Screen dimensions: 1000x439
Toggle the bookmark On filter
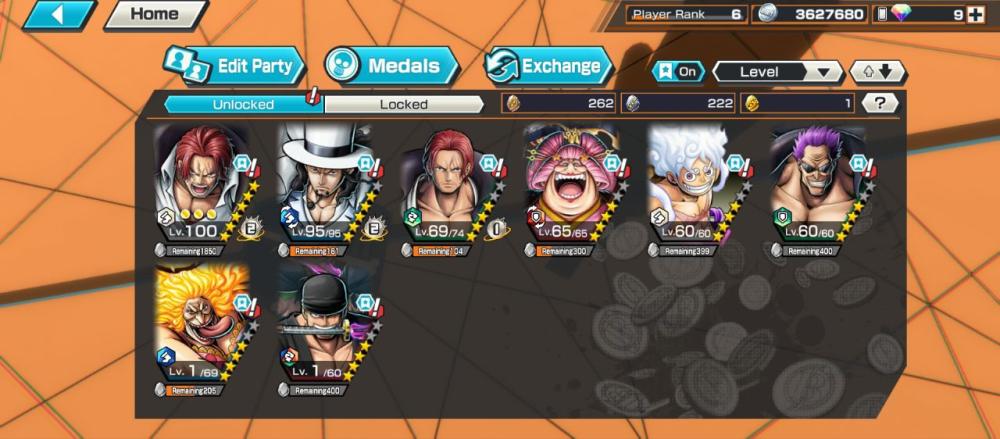(x=678, y=72)
